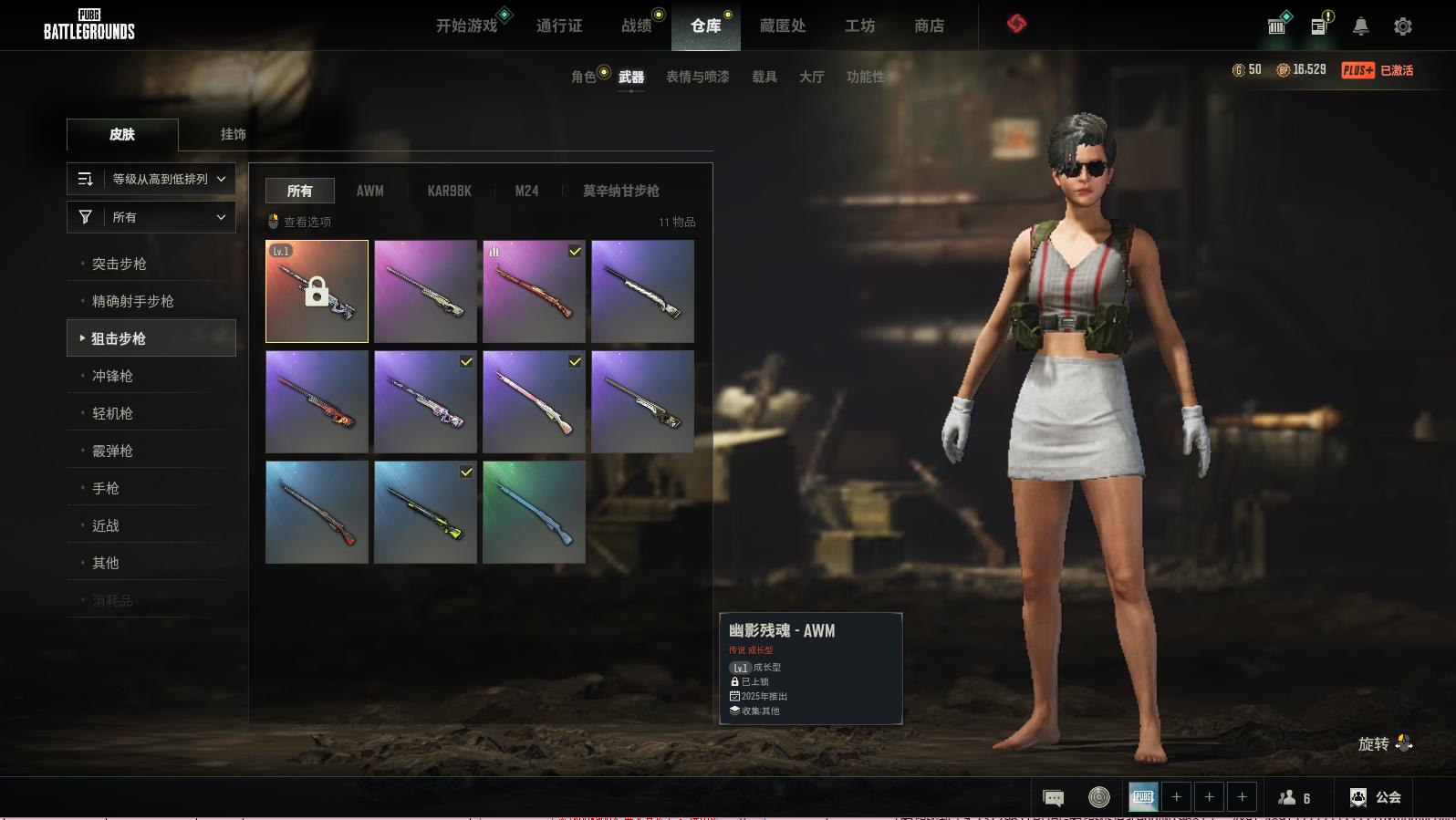Select the 角色 sub-tab
The height and width of the screenshot is (820, 1456).
coord(583,77)
